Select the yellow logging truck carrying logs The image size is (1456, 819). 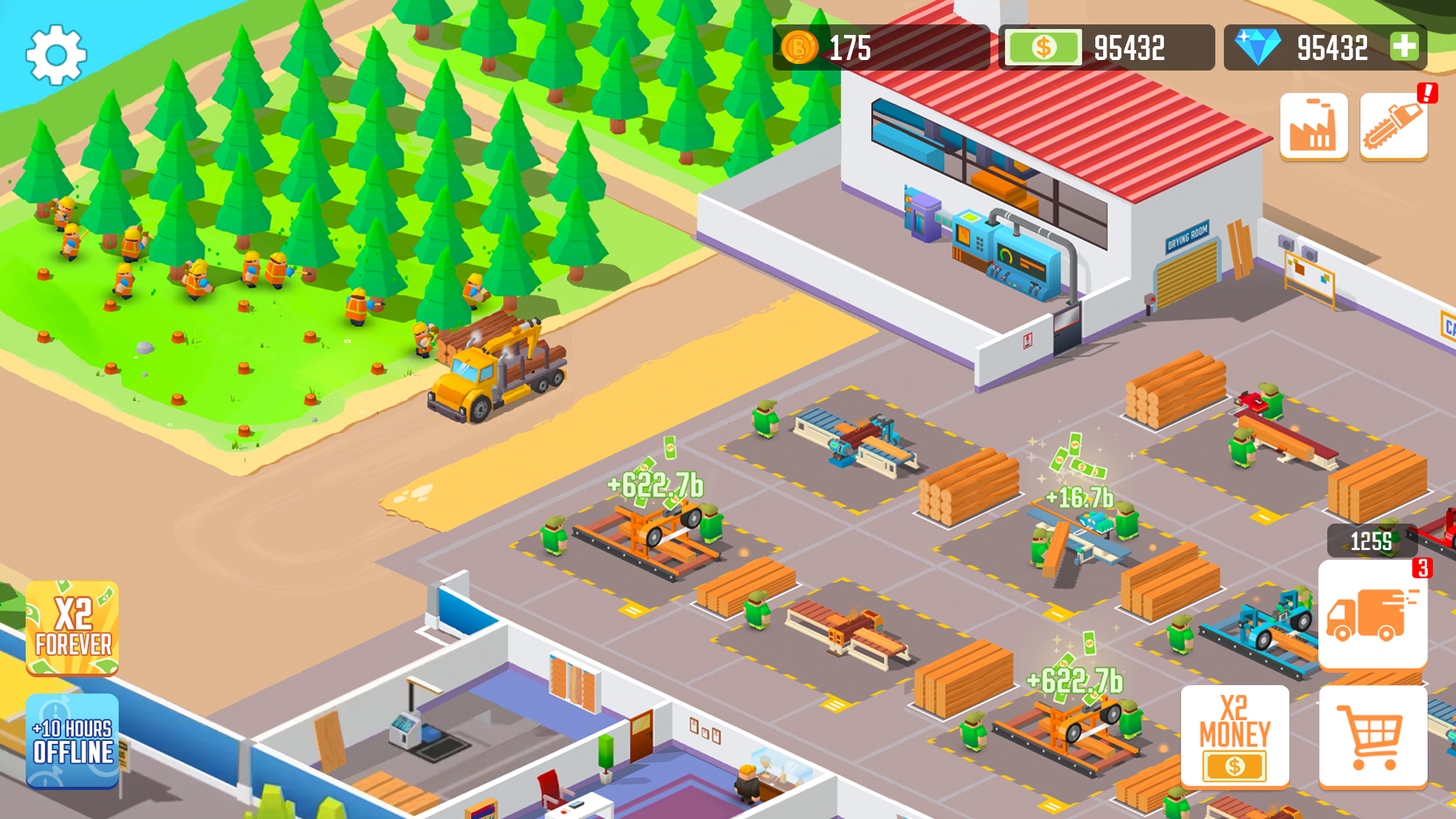click(x=498, y=376)
